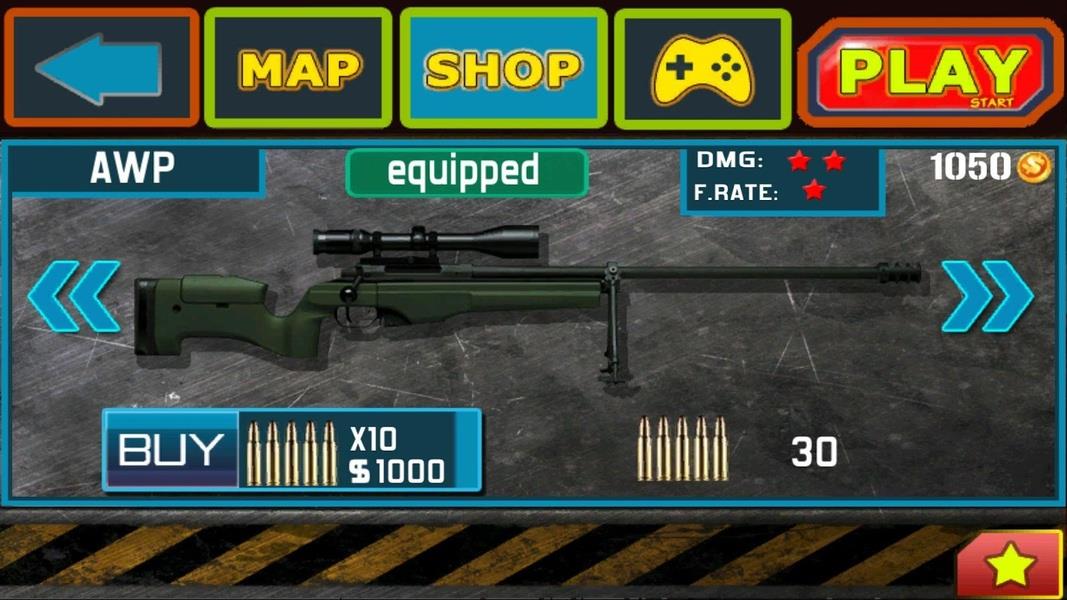
Task: Start the game with PLAY
Action: (930, 70)
